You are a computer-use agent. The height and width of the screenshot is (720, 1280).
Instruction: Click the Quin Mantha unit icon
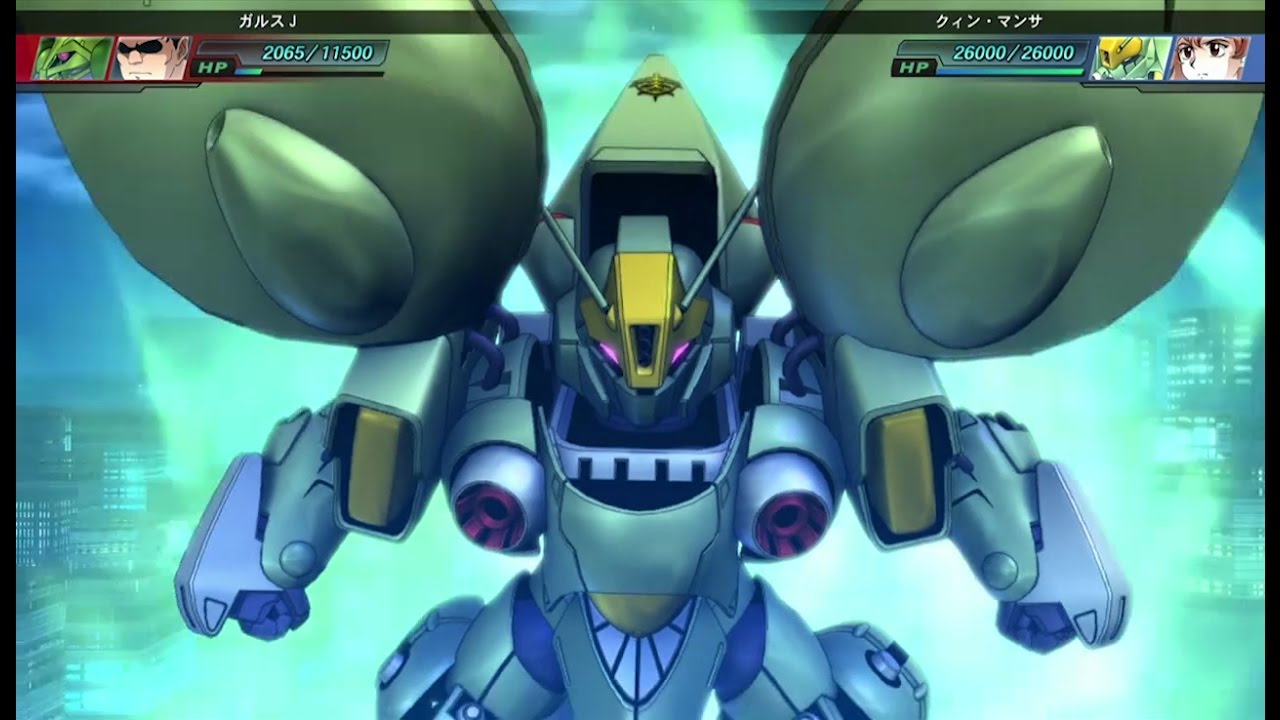(x=1129, y=58)
